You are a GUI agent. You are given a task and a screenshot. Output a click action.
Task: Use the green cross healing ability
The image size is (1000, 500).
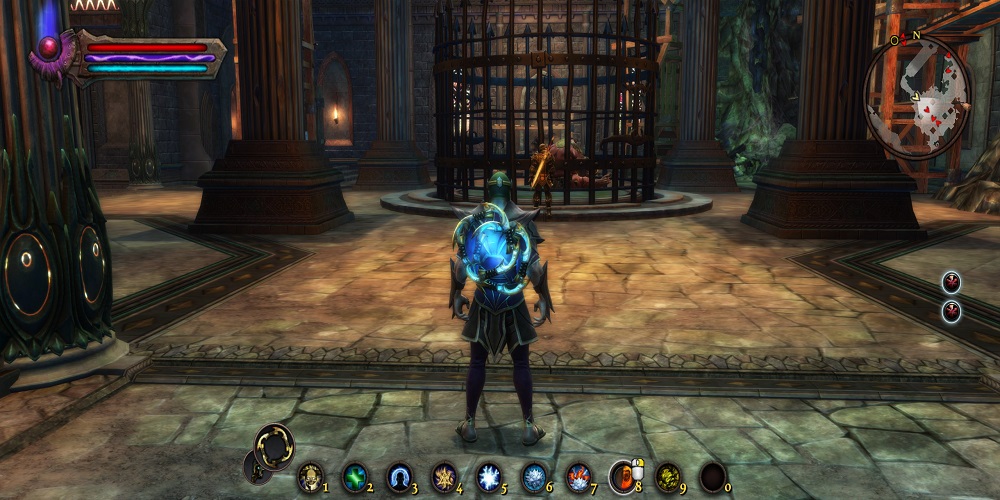click(355, 477)
